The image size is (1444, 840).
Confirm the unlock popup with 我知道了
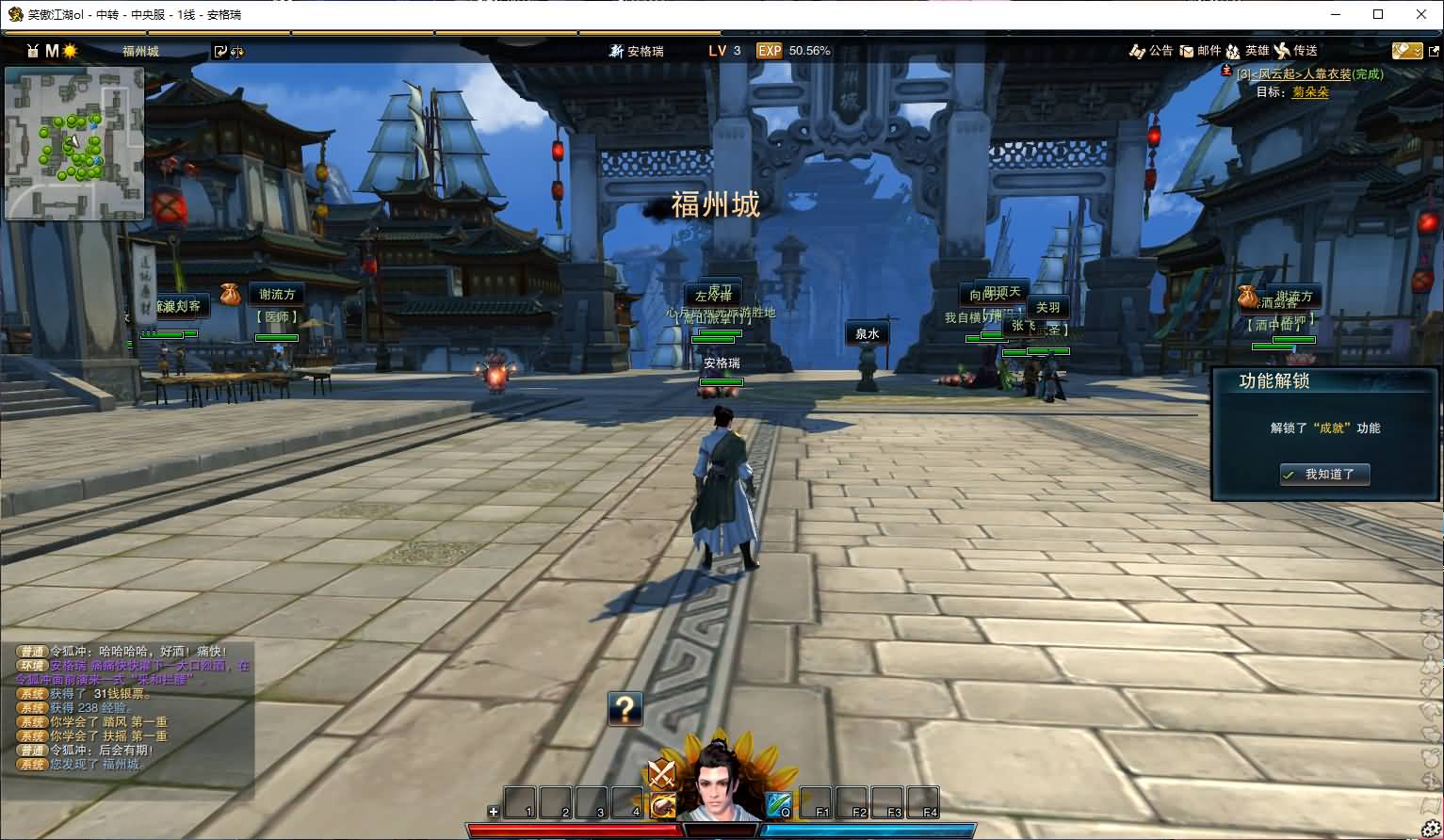(x=1323, y=475)
